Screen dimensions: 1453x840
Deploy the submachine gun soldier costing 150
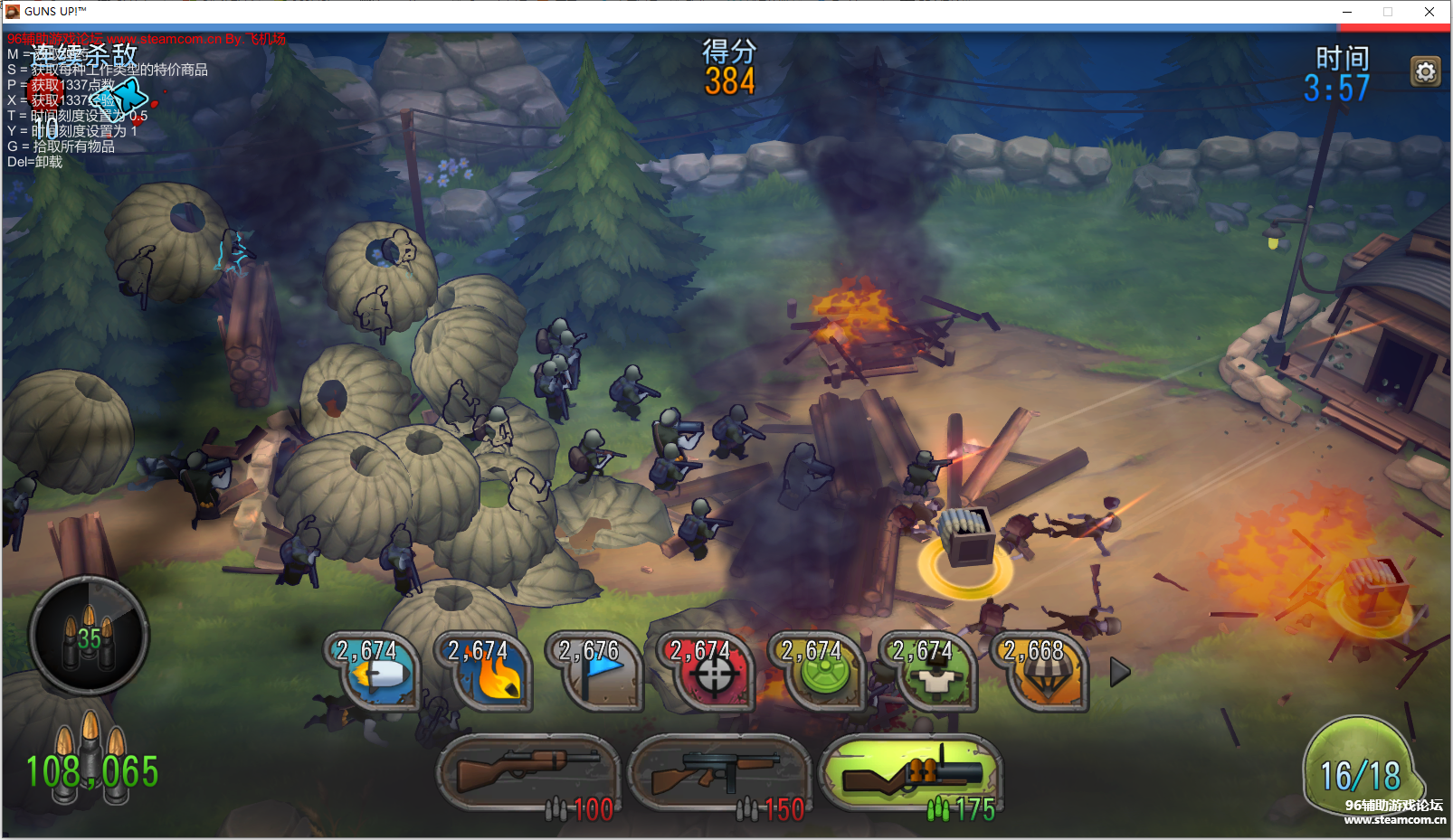(718, 774)
